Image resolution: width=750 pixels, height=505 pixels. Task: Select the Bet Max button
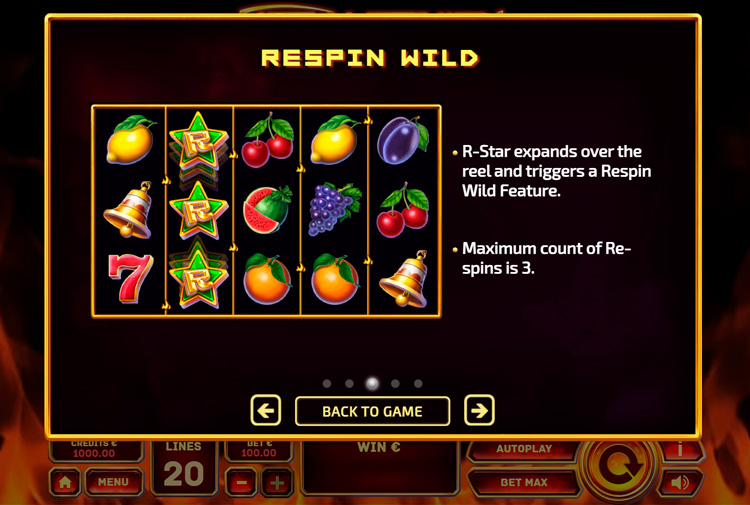[x=524, y=482]
